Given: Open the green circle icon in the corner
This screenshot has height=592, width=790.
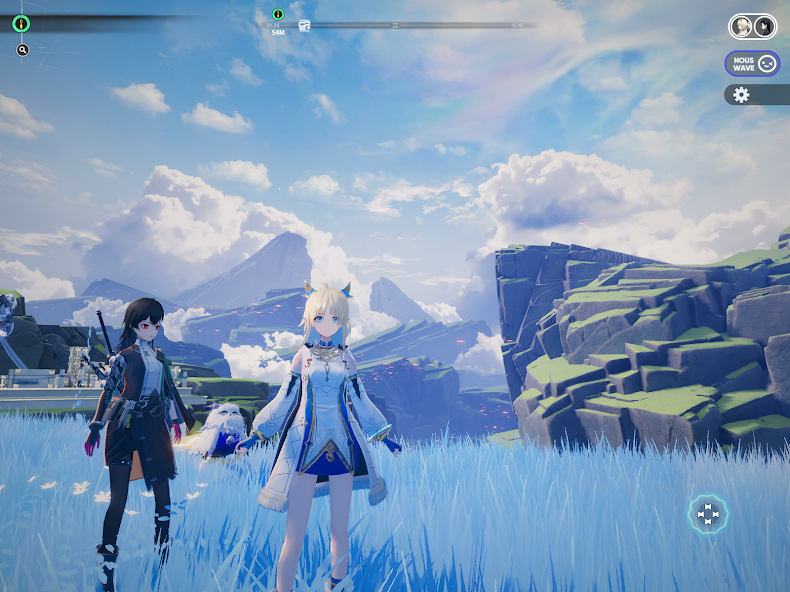Looking at the screenshot, I should tap(22, 22).
